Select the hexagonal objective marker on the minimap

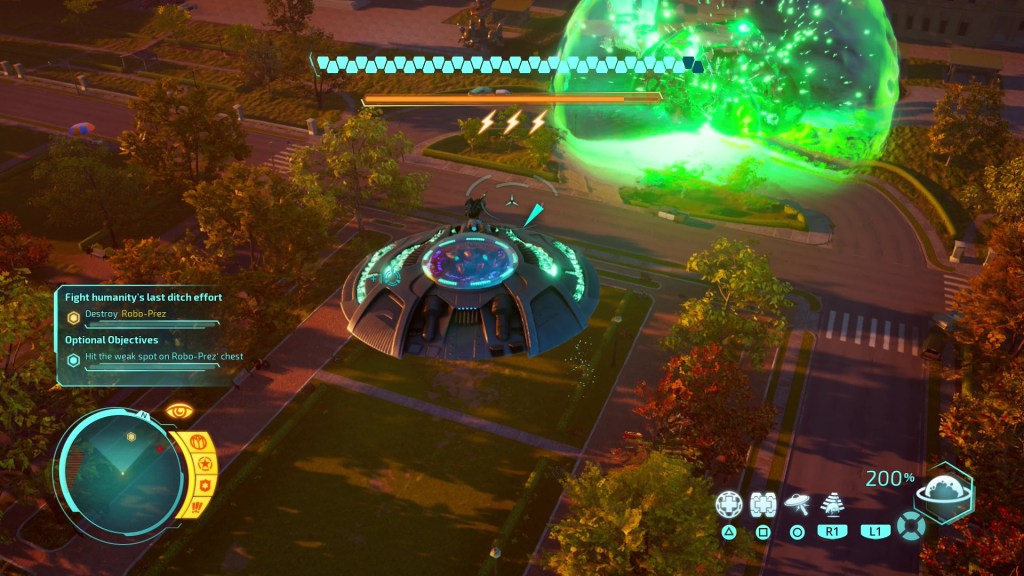point(131,437)
